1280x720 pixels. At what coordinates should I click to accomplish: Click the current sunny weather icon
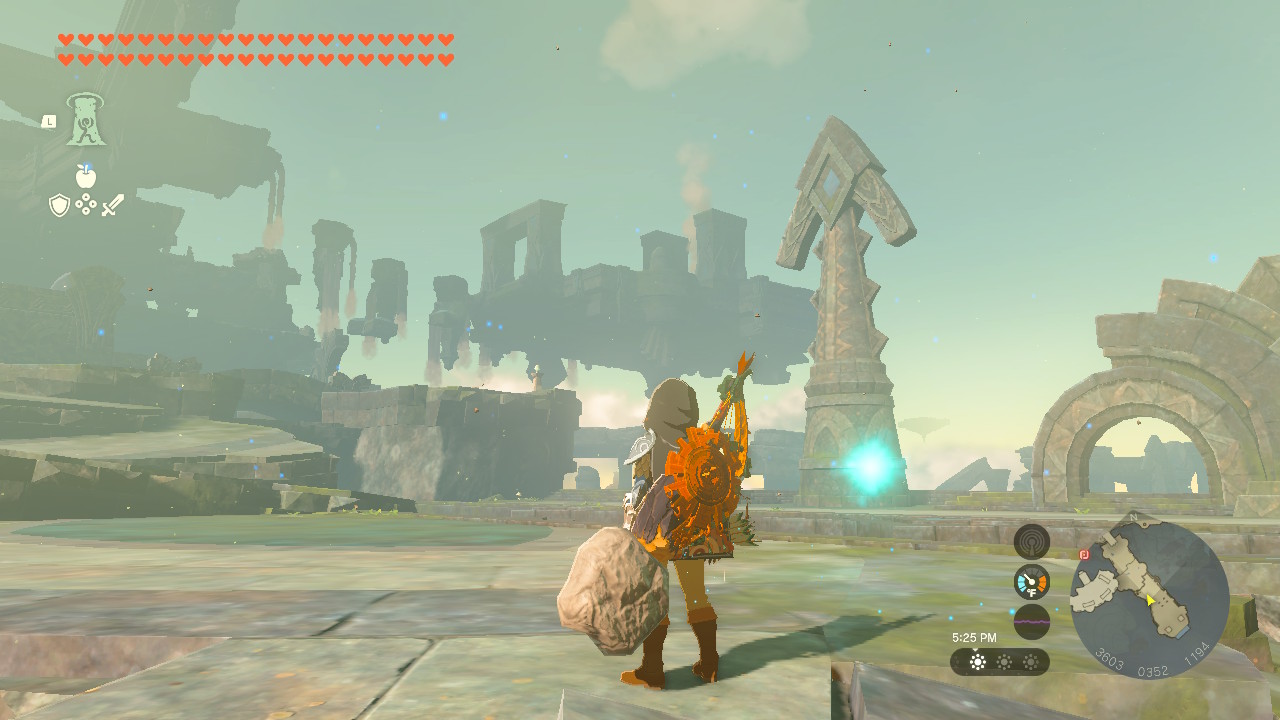click(x=977, y=661)
